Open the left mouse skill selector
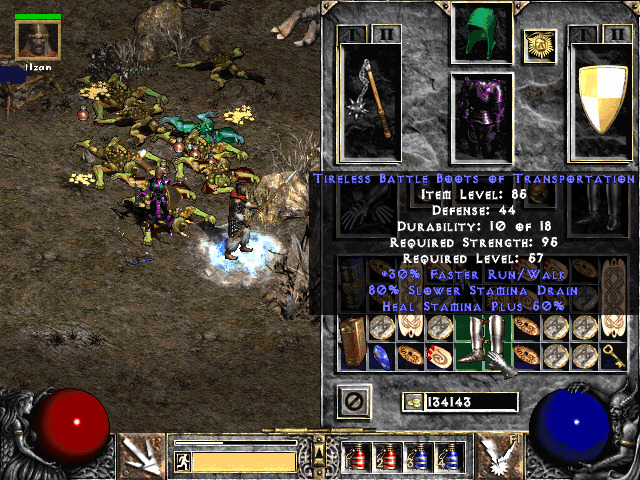This screenshot has width=640, height=480. pos(142,456)
